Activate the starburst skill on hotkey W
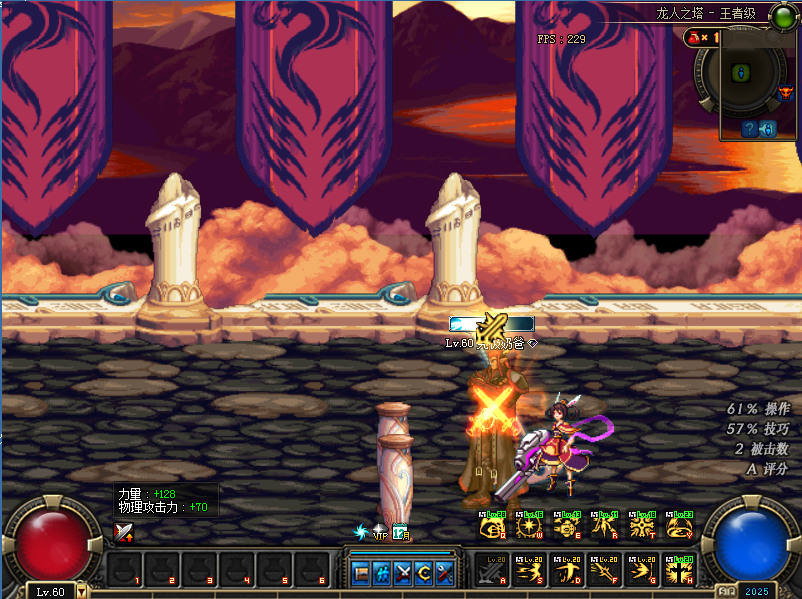The width and height of the screenshot is (802, 599). pos(529,525)
